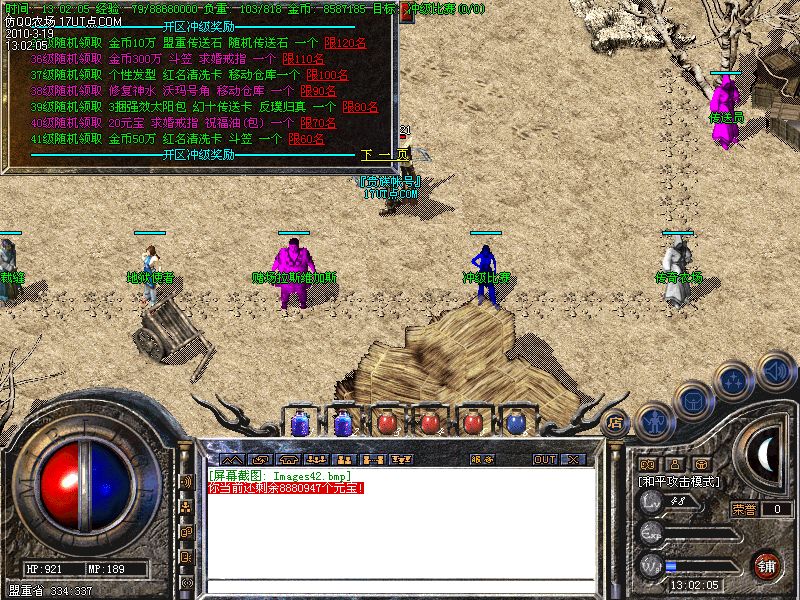
Task: Toggle the sound speaker round button
Action: [775, 372]
